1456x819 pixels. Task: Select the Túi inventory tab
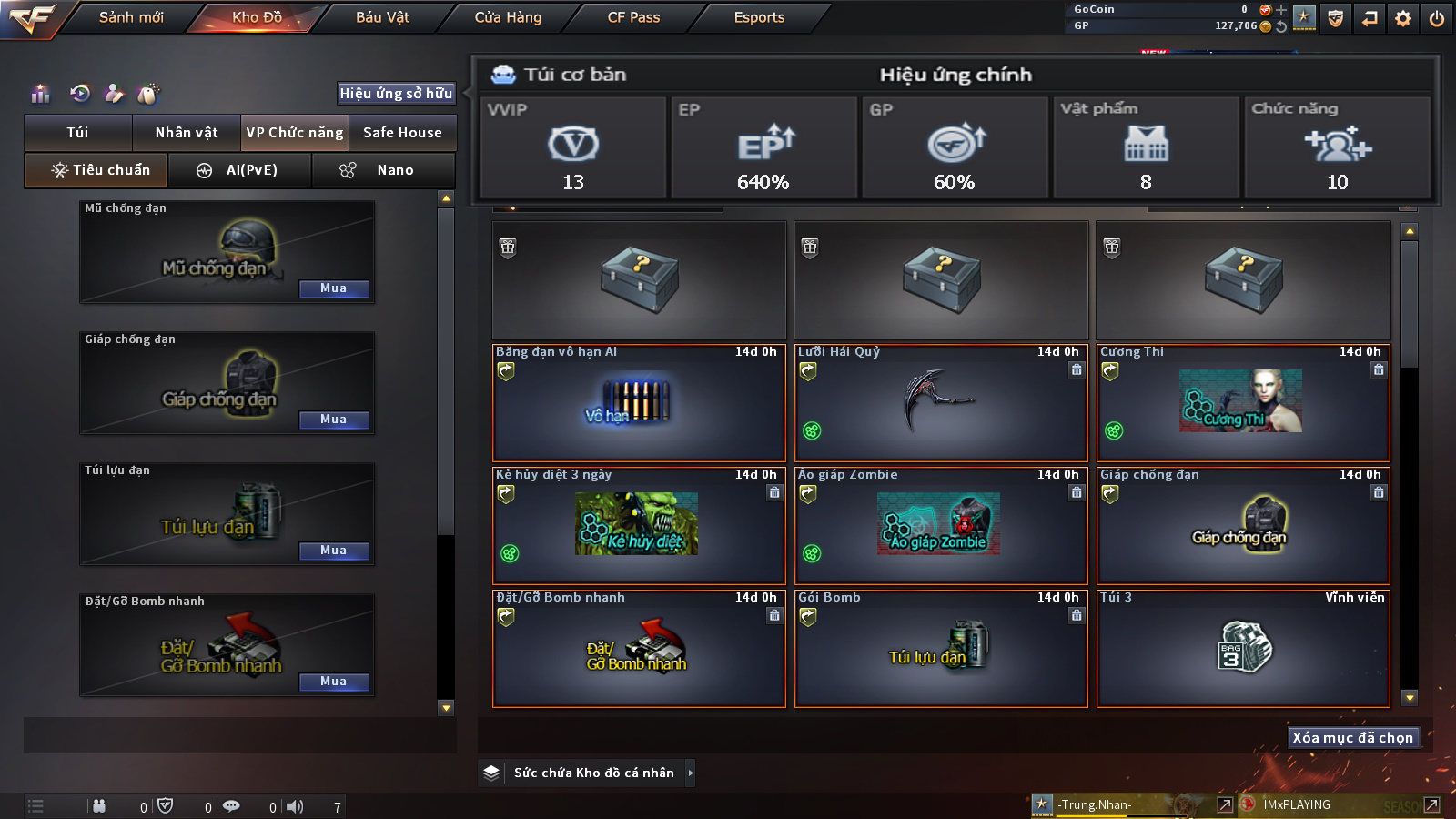tap(78, 133)
